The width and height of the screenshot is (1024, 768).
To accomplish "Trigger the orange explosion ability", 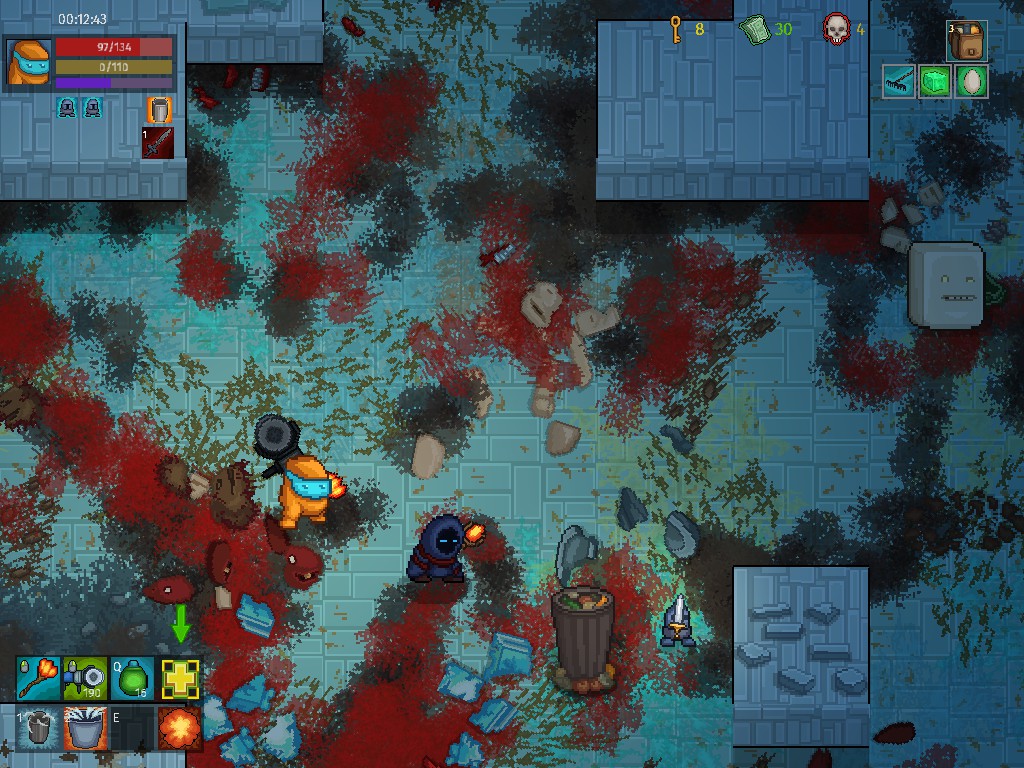I will [180, 727].
